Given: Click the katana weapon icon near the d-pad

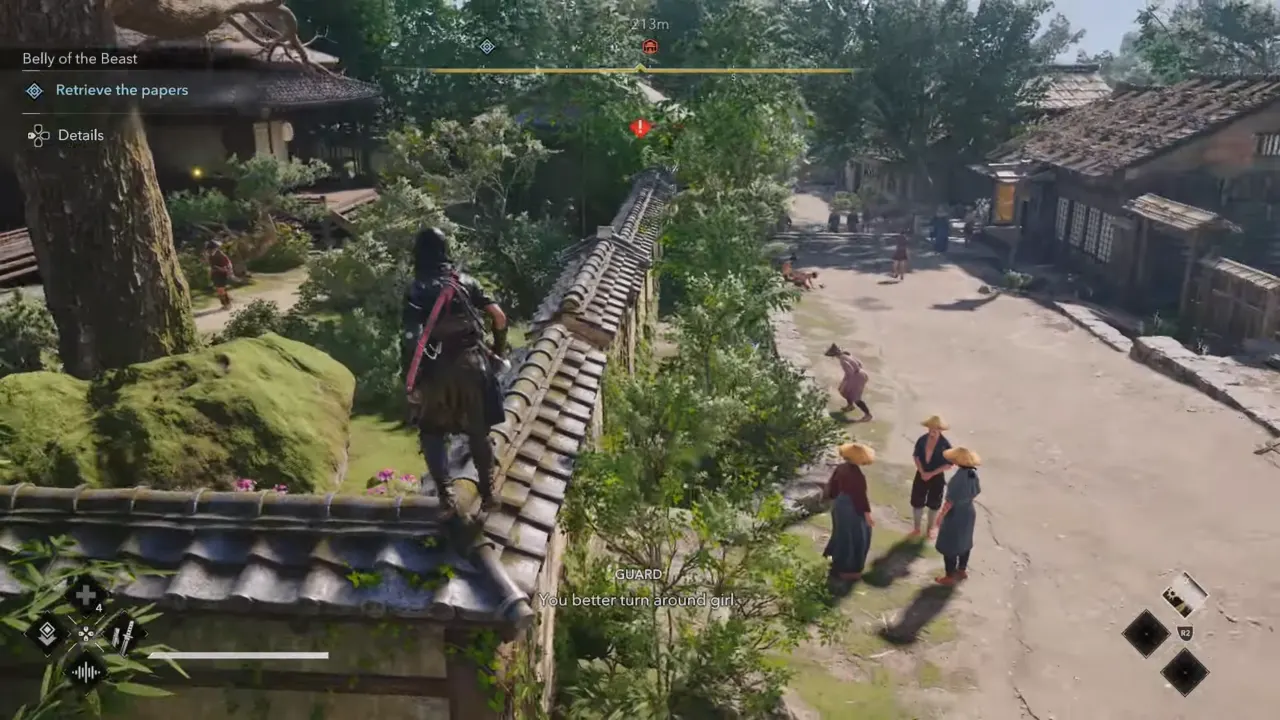Looking at the screenshot, I should pyautogui.click(x=124, y=633).
